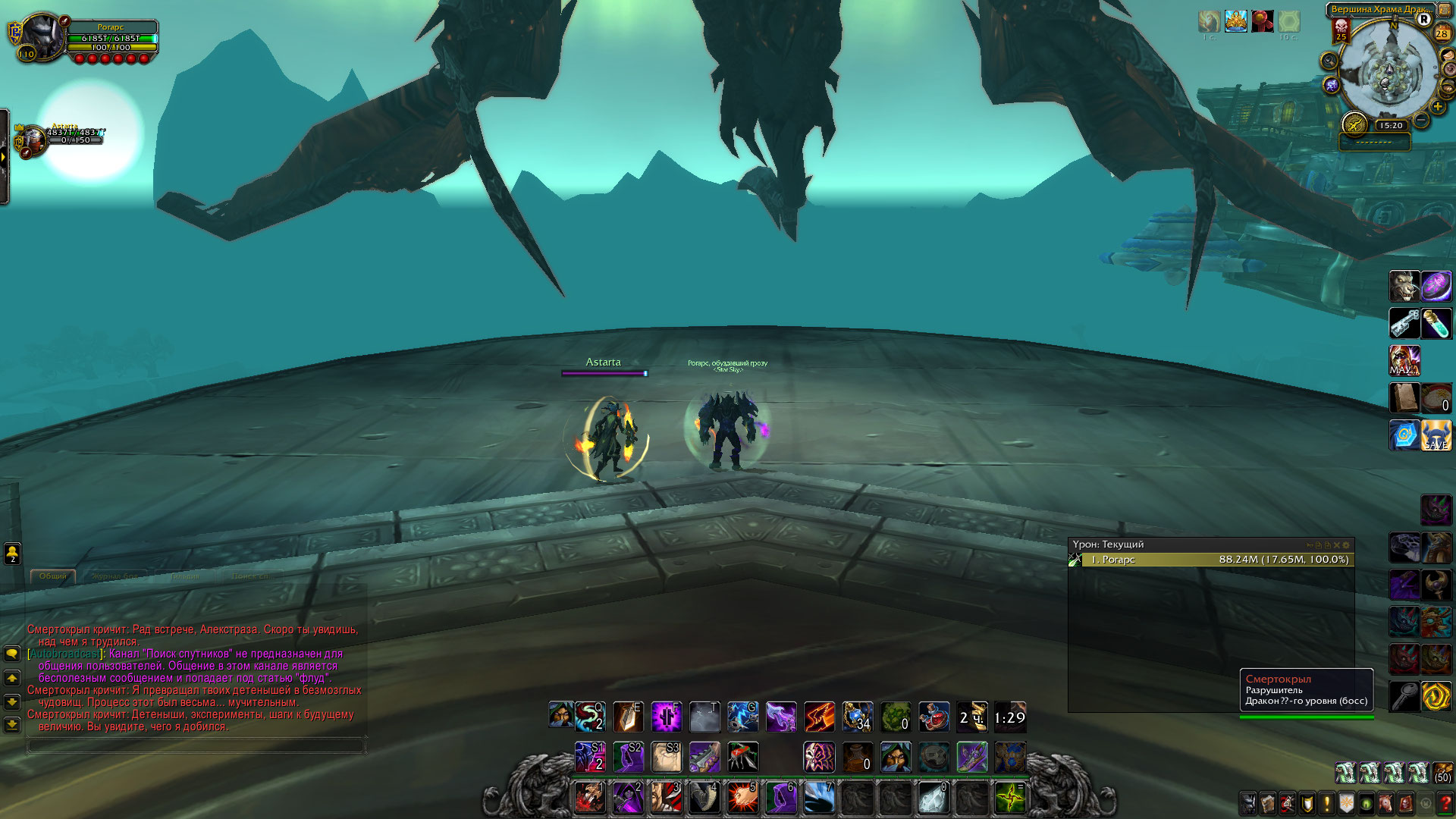
Task: Use the bloody claw ability in slot 1
Action: (589, 798)
